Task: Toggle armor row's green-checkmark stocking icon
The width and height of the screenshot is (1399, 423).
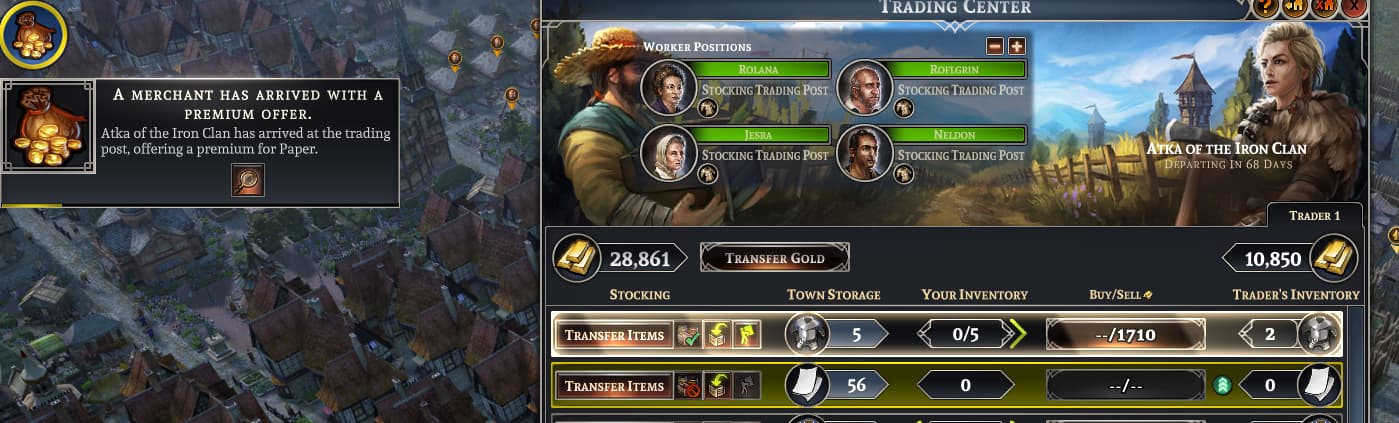Action: point(688,335)
